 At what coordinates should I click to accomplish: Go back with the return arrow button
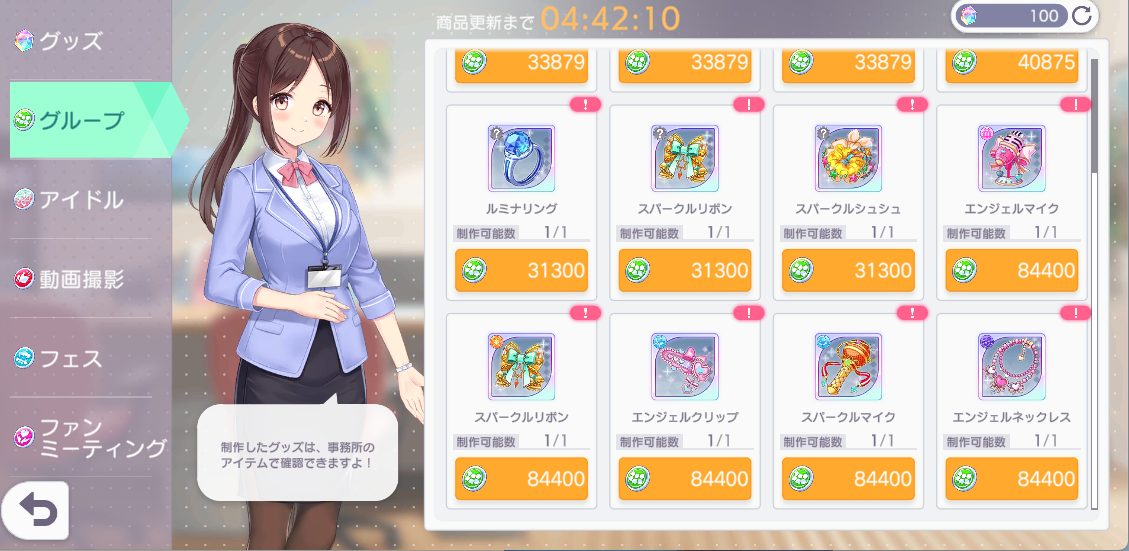[x=35, y=511]
